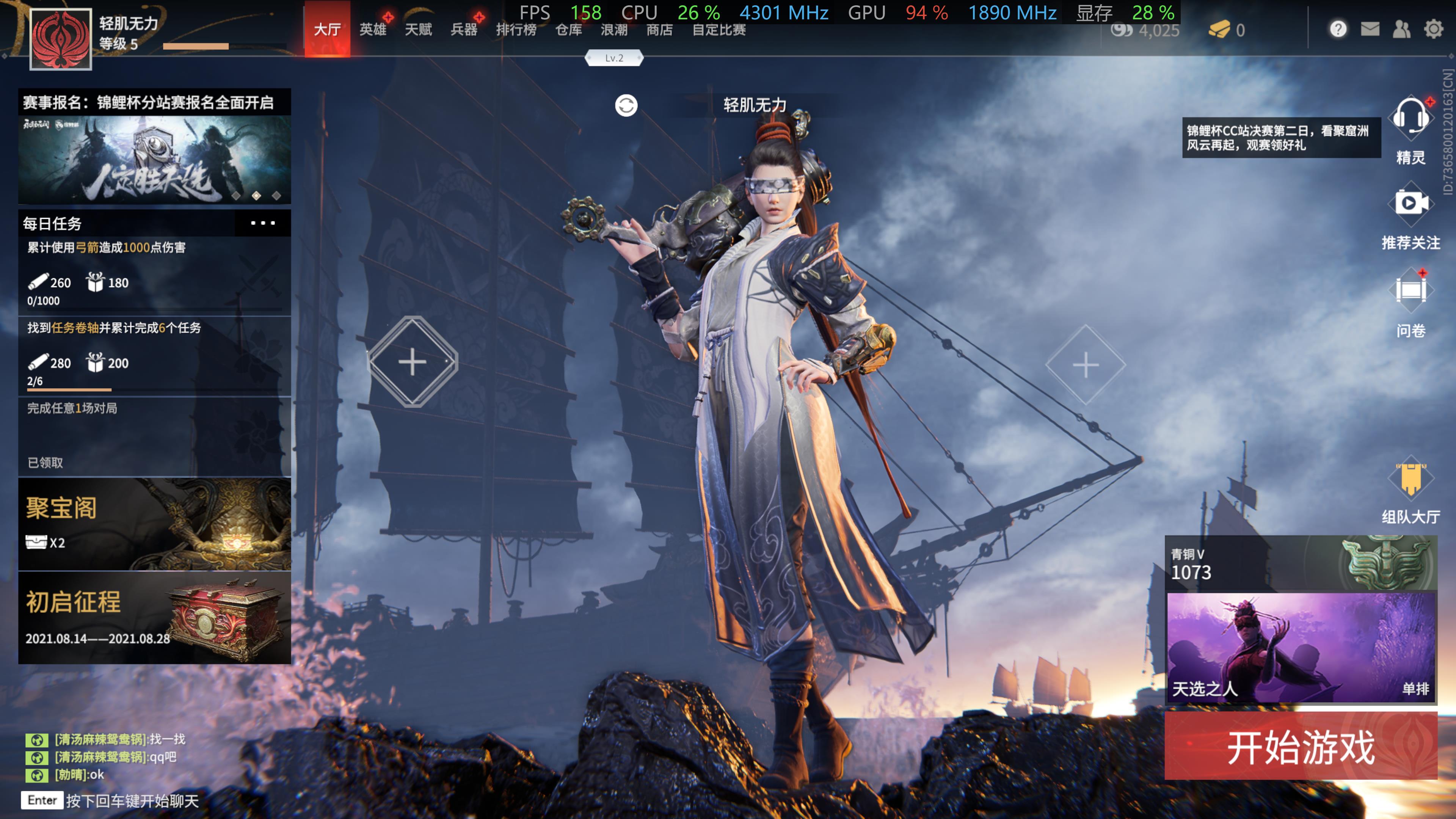
Task: Open the 商店 shop tab
Action: point(660,30)
